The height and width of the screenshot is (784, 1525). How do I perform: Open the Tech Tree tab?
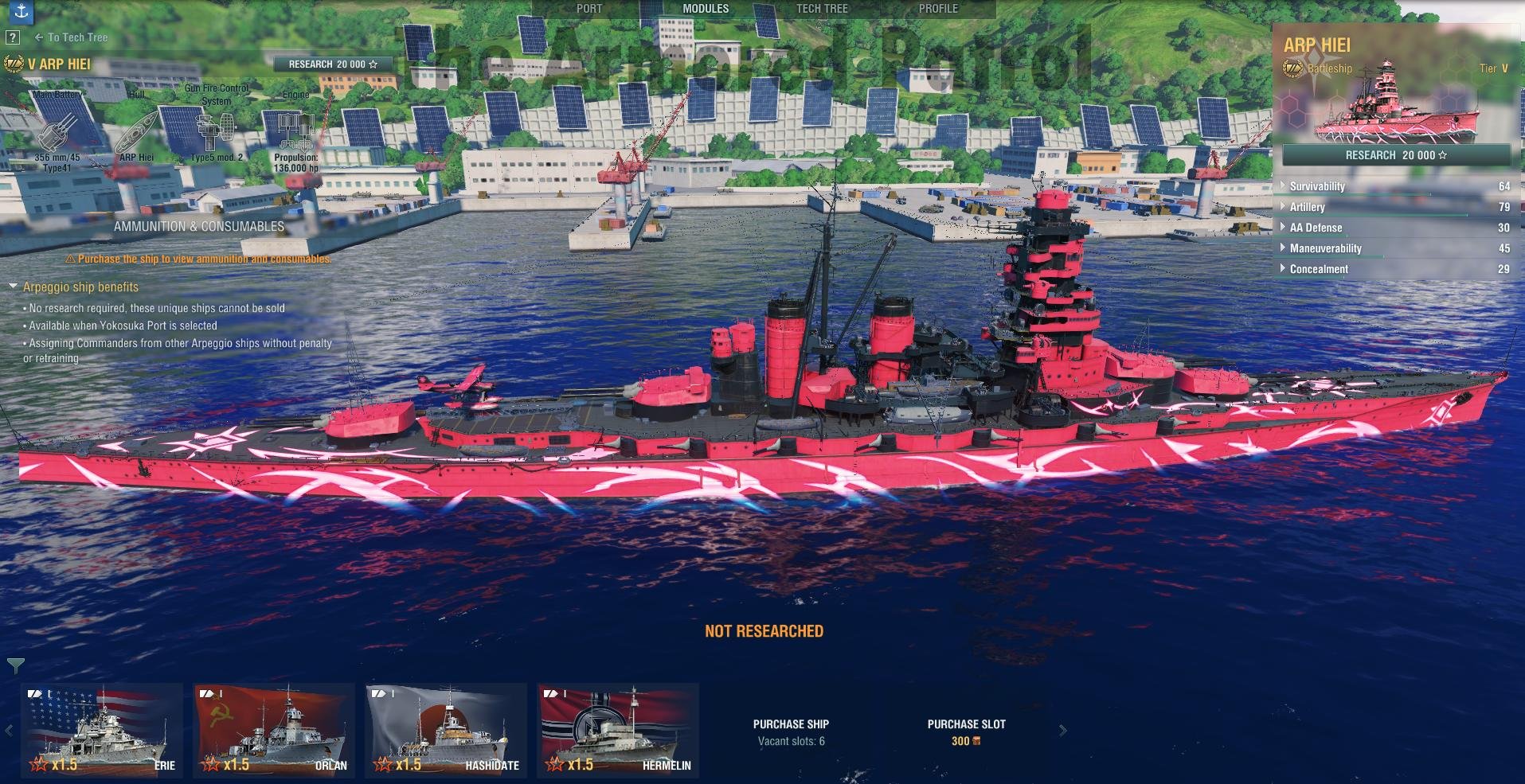[x=822, y=9]
